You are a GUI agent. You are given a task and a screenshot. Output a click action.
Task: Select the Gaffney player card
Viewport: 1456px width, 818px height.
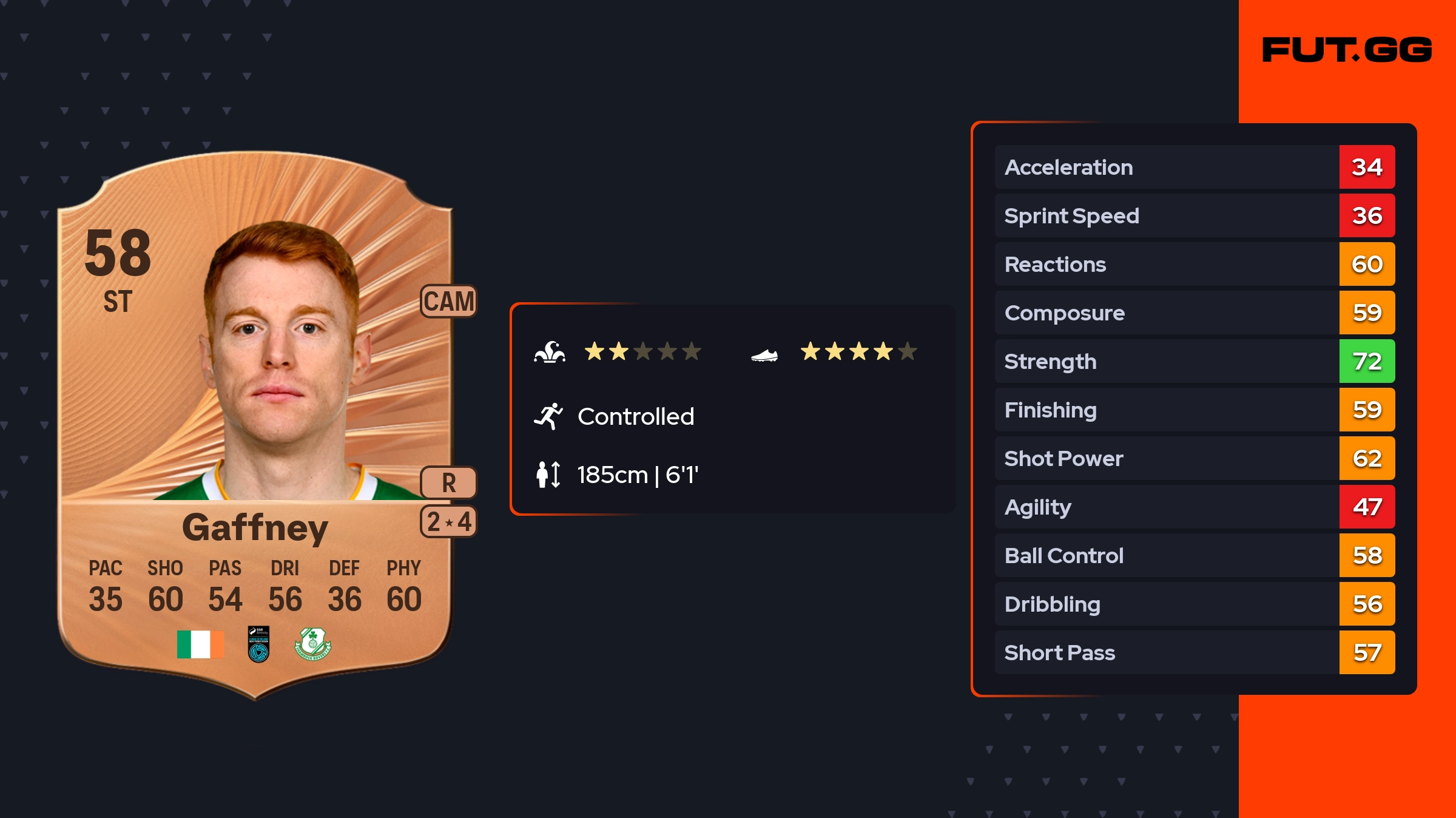click(255, 425)
